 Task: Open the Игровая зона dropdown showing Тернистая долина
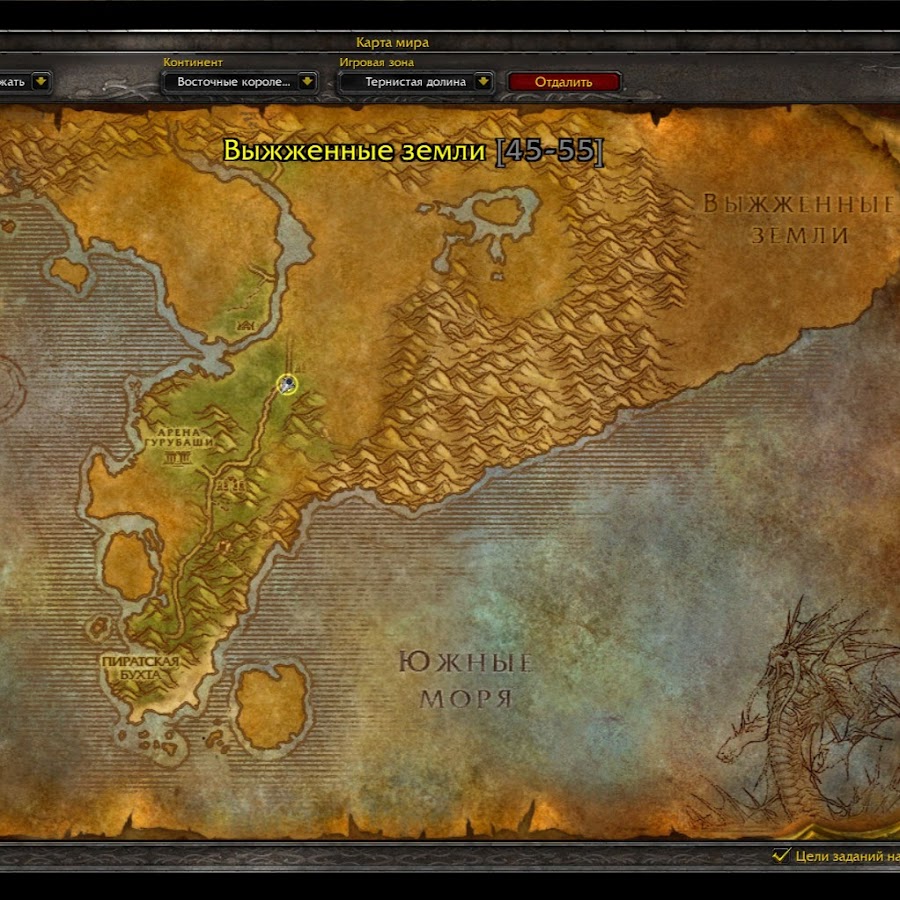483,82
